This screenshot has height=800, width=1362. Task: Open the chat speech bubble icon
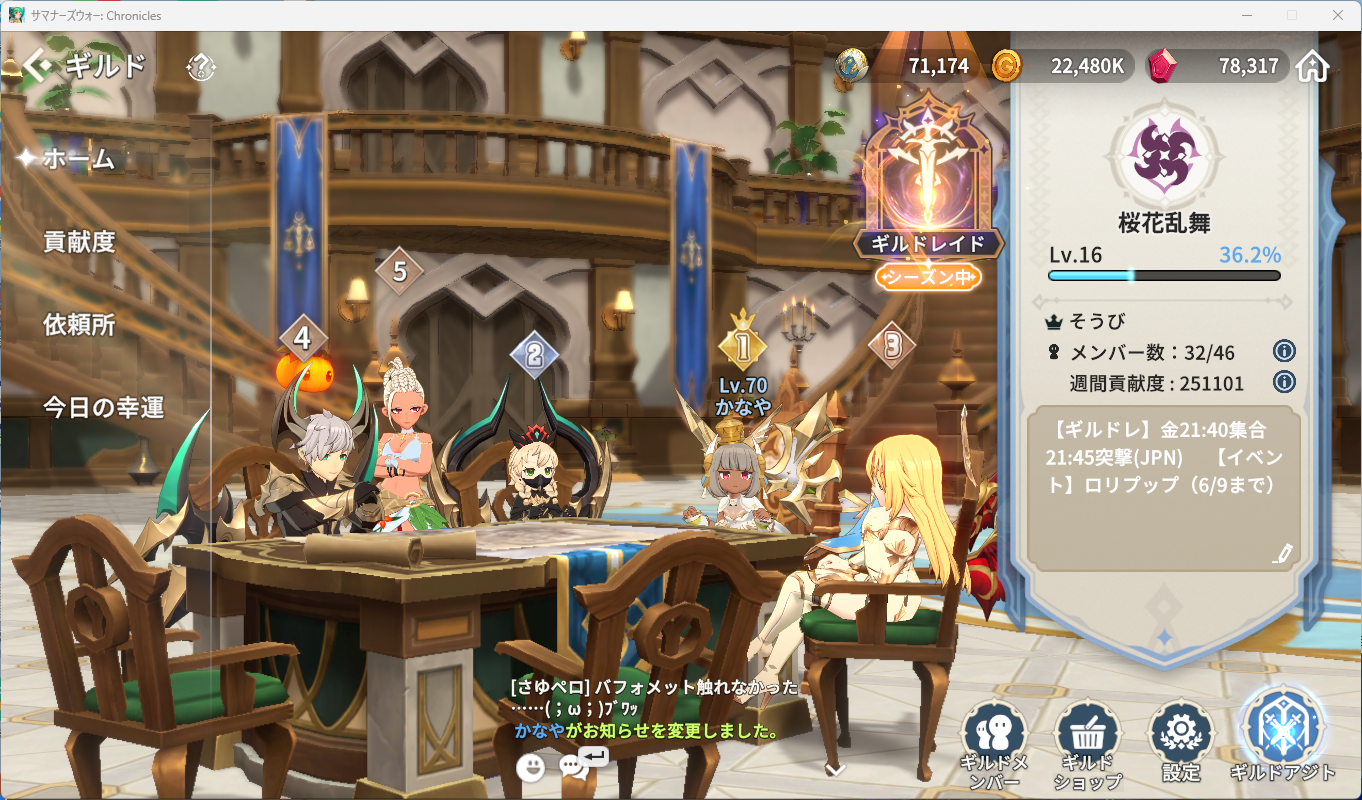tap(573, 767)
